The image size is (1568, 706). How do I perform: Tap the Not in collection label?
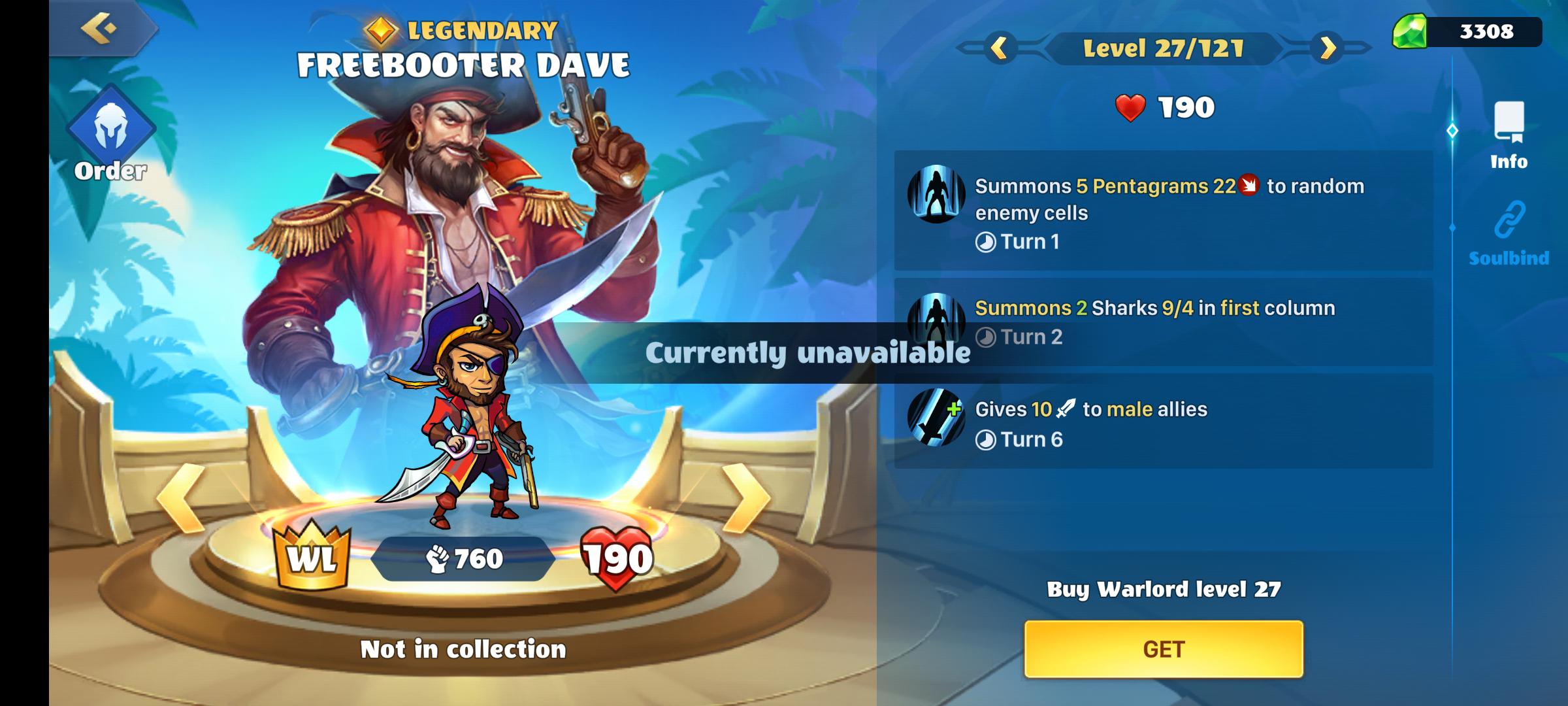tap(465, 647)
